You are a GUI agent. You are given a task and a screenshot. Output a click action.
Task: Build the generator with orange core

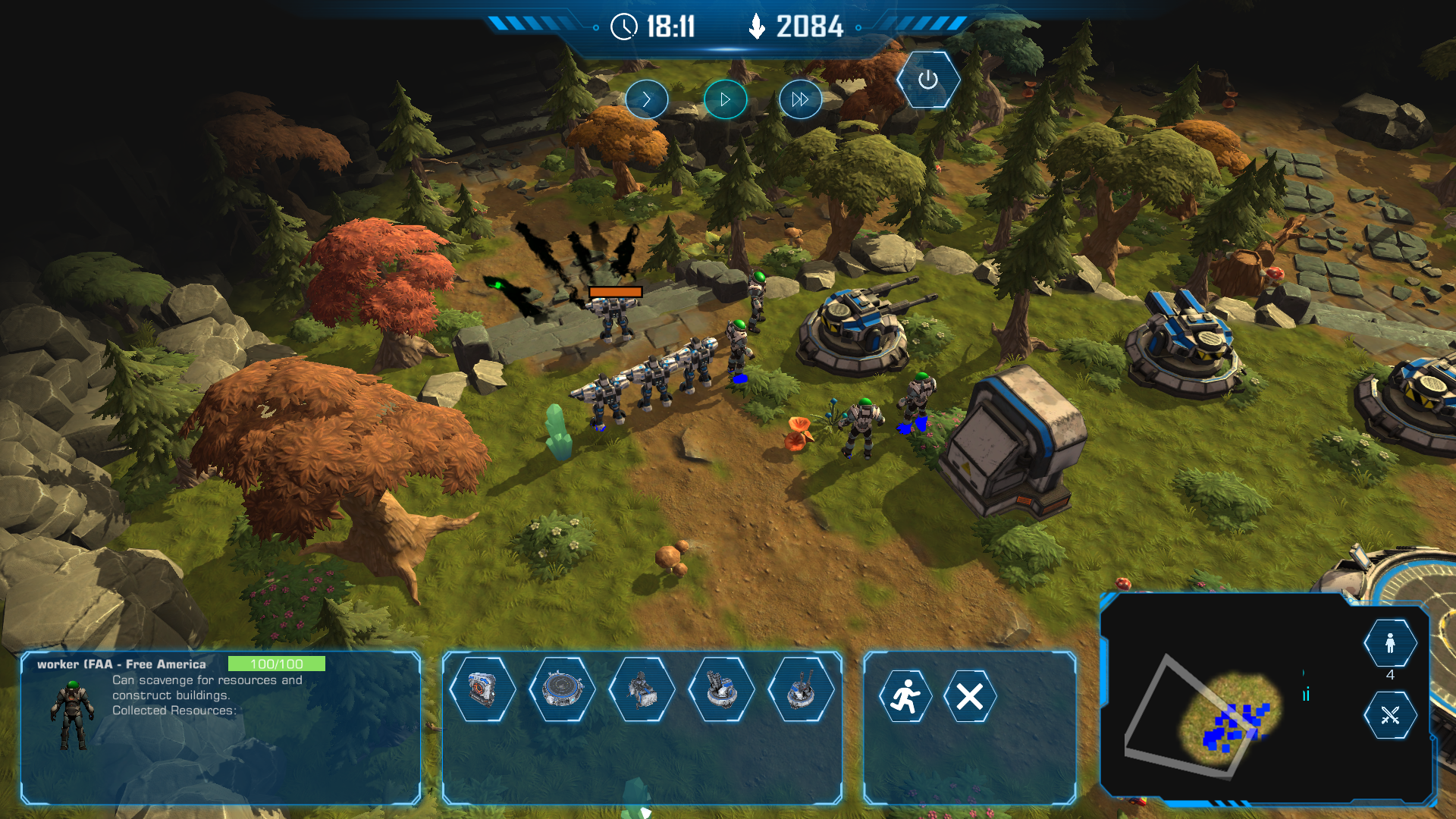[x=482, y=689]
